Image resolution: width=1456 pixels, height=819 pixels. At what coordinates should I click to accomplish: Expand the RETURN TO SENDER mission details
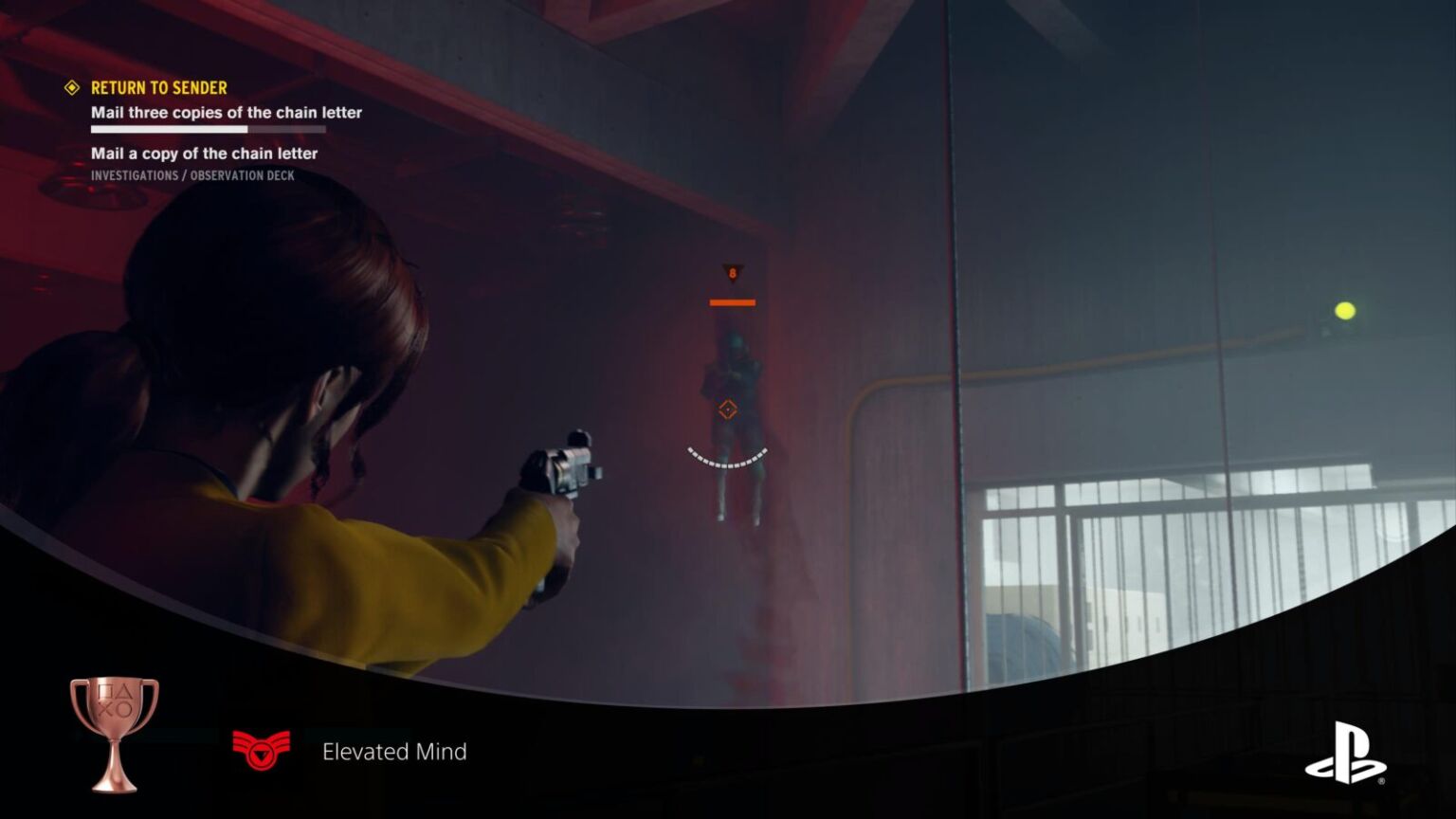tap(158, 88)
